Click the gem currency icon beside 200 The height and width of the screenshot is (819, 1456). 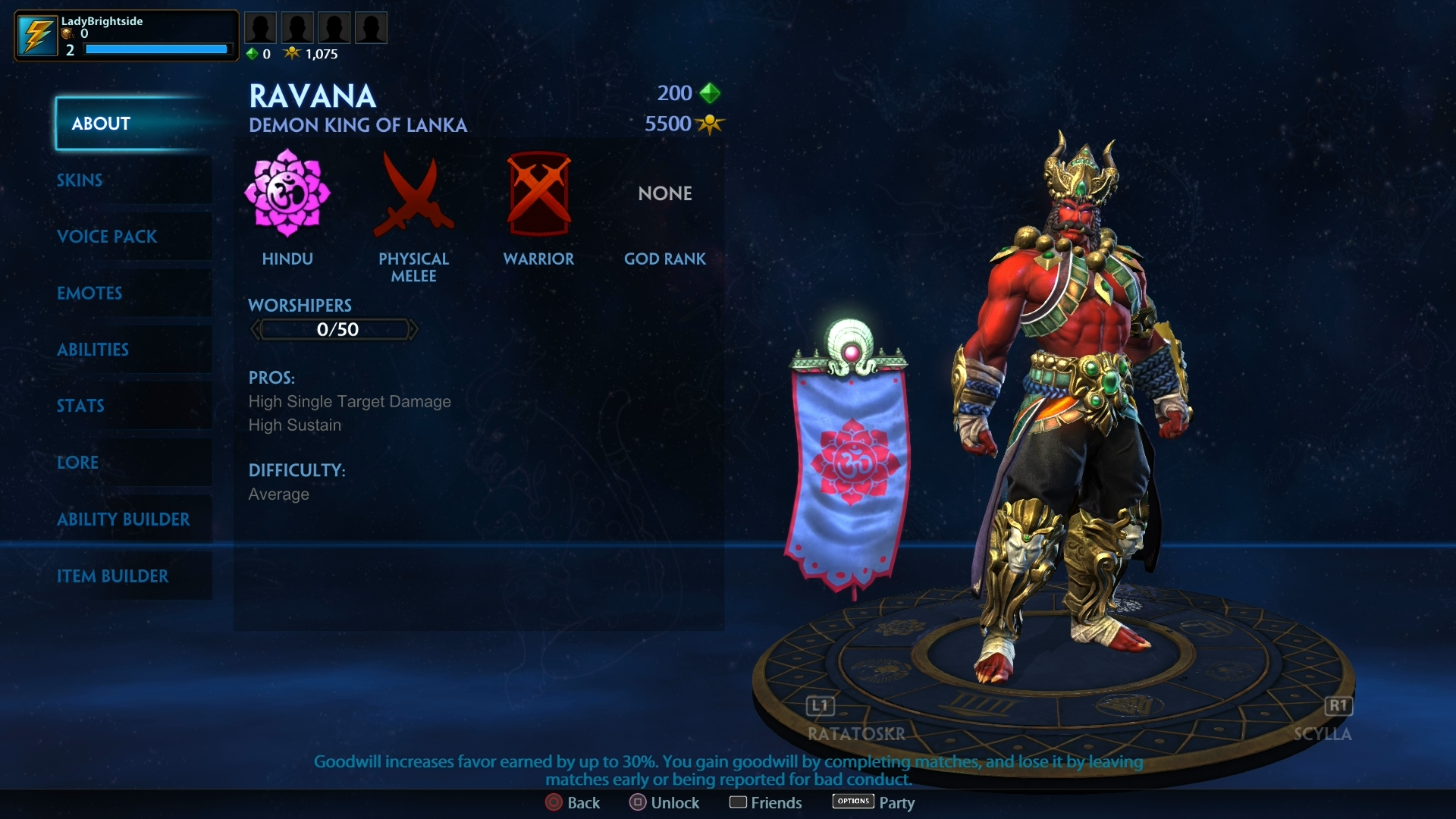[710, 93]
